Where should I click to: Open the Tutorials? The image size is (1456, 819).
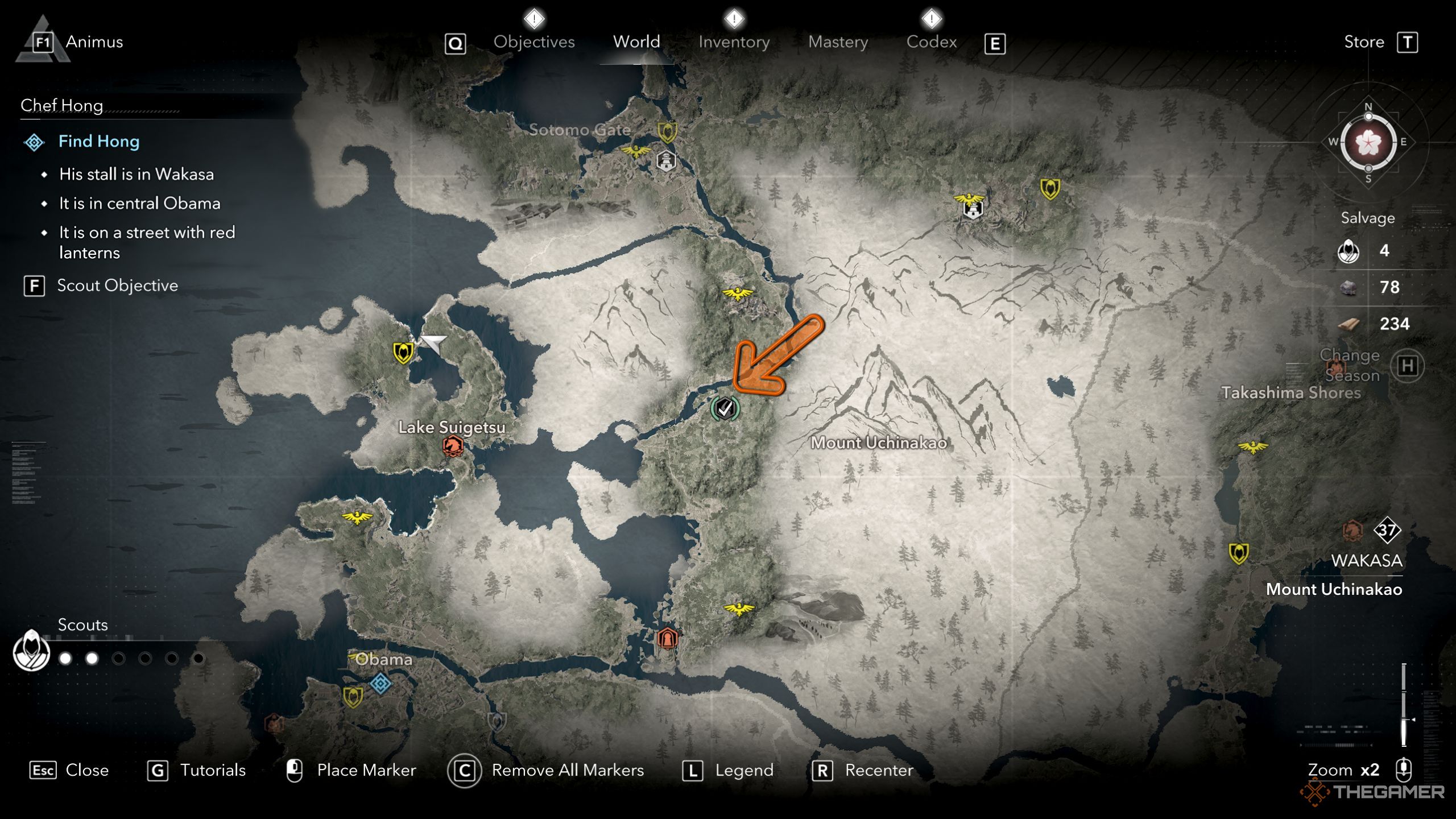click(212, 770)
